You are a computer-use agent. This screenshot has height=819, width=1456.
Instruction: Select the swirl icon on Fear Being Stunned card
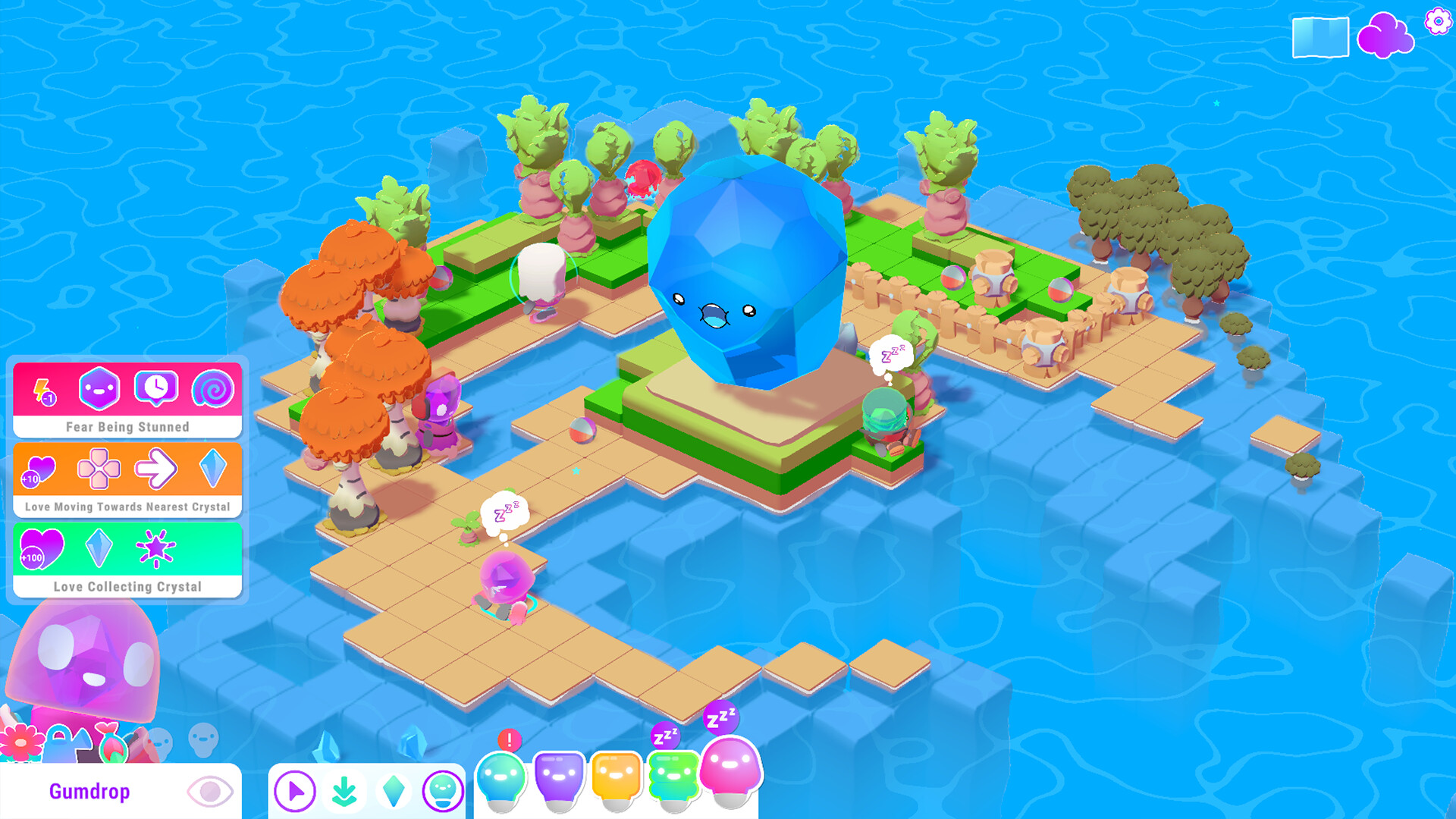point(215,389)
